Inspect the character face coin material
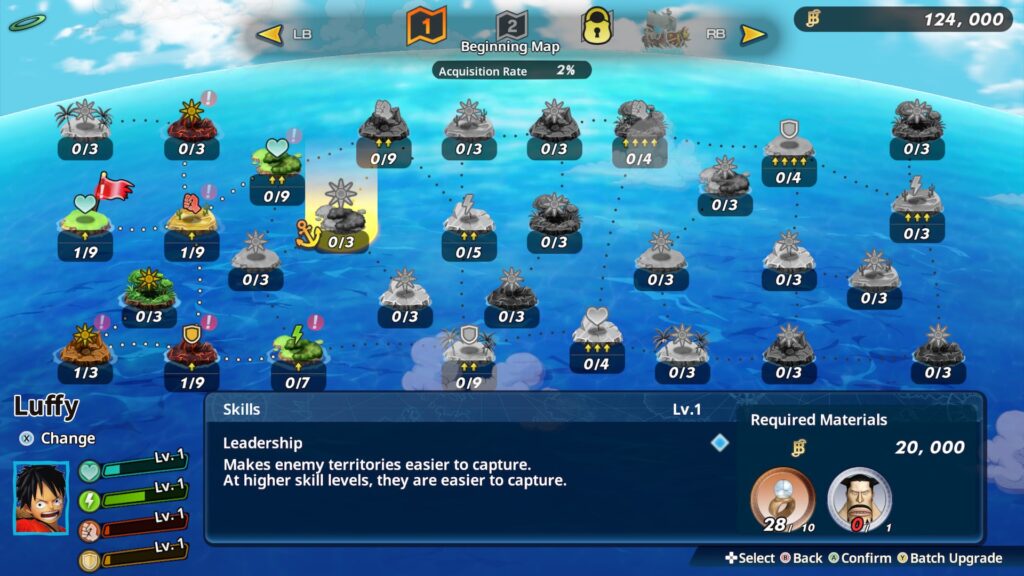The height and width of the screenshot is (576, 1024). 859,498
